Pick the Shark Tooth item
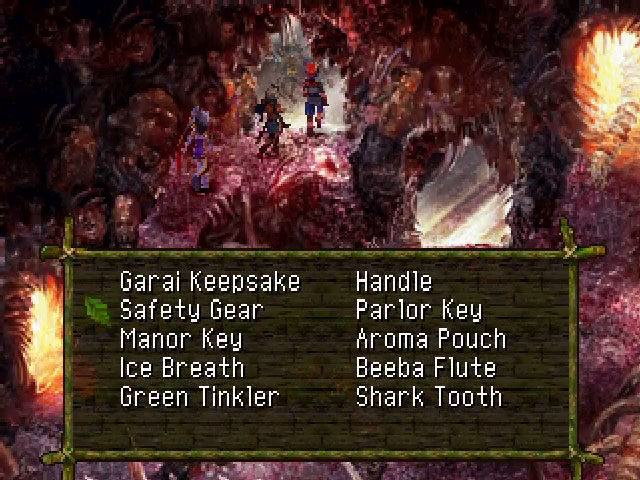The image size is (640, 480). point(429,396)
